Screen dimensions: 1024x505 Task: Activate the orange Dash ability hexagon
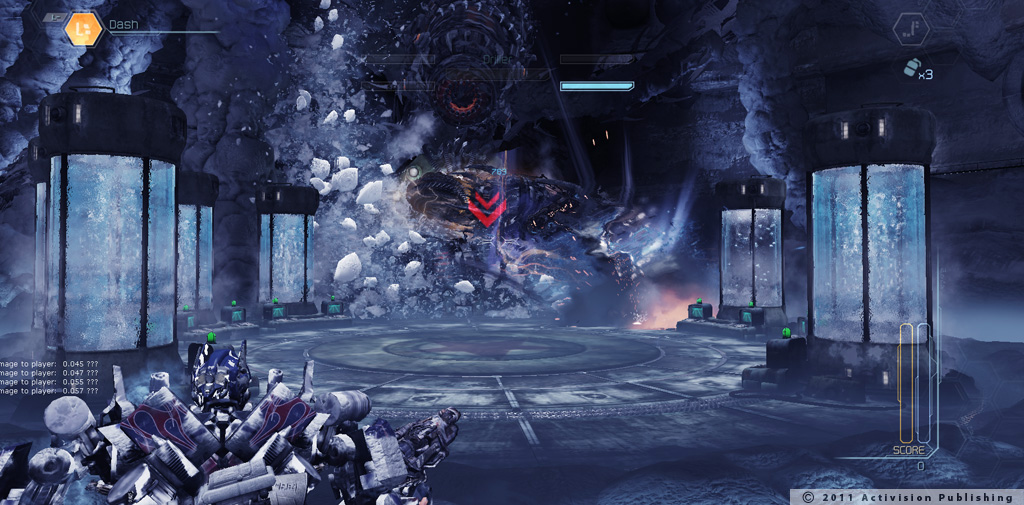83,29
